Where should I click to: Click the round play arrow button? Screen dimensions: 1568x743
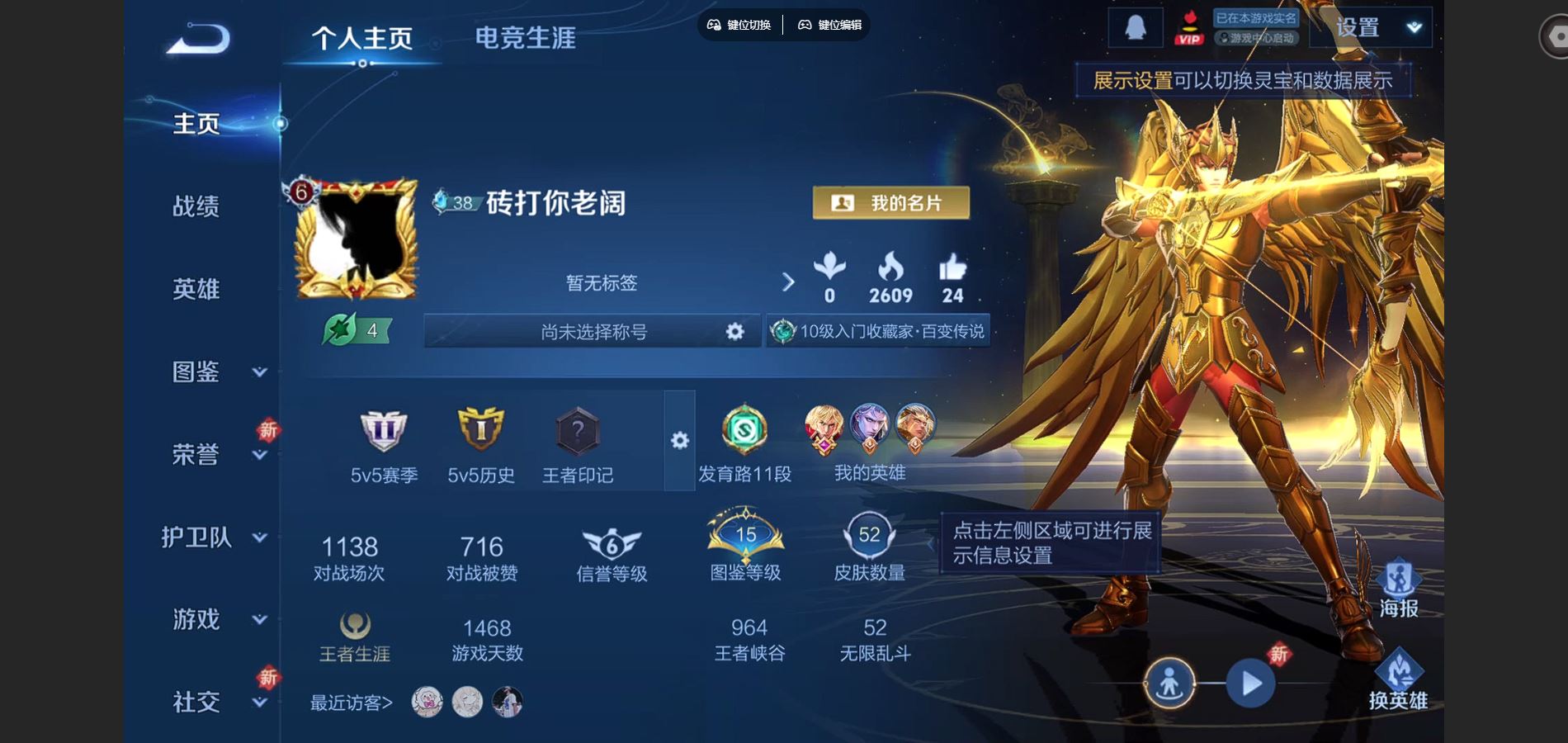pyautogui.click(x=1250, y=684)
